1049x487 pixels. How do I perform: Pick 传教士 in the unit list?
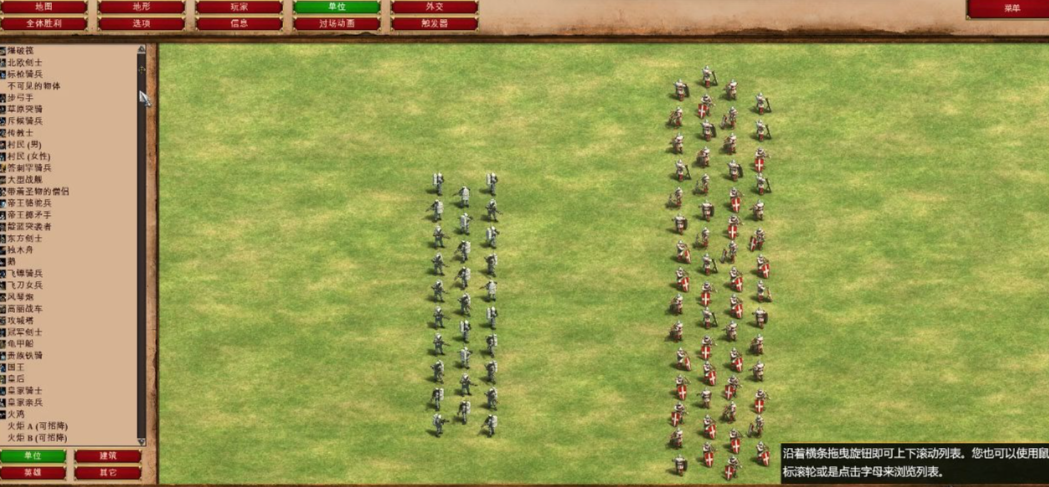pyautogui.click(x=21, y=132)
